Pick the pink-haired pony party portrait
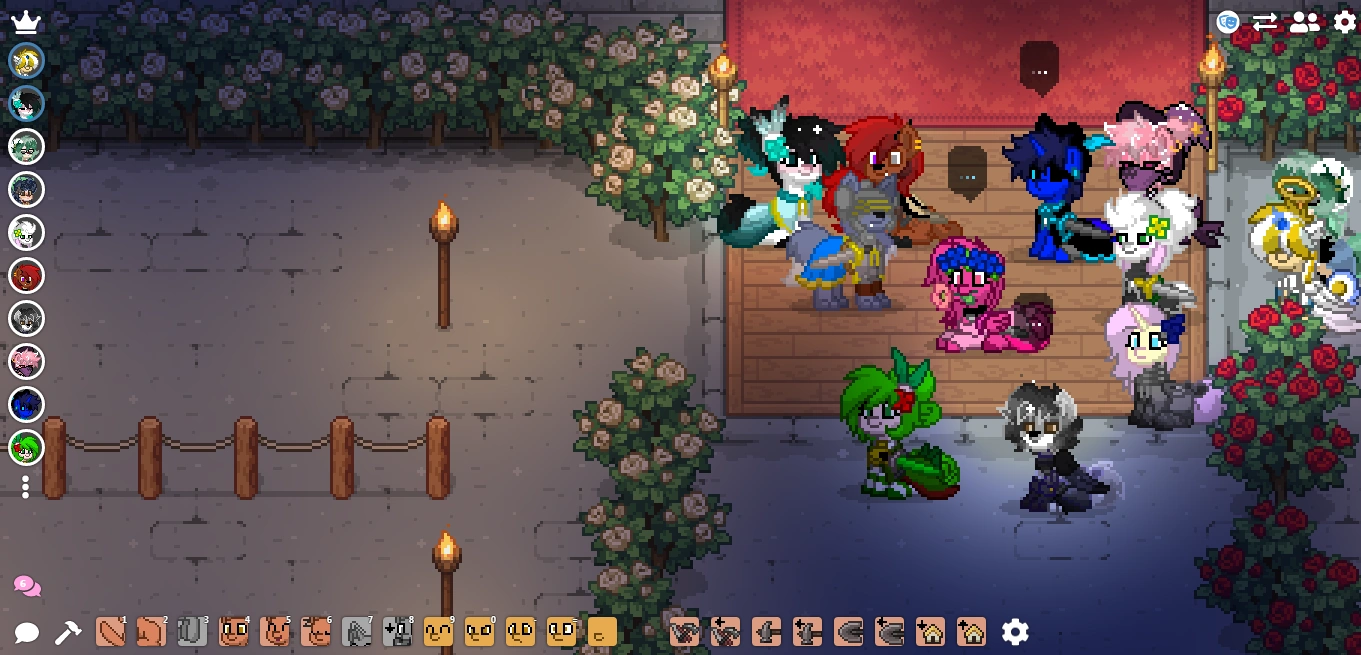Image resolution: width=1361 pixels, height=655 pixels. (x=26, y=361)
